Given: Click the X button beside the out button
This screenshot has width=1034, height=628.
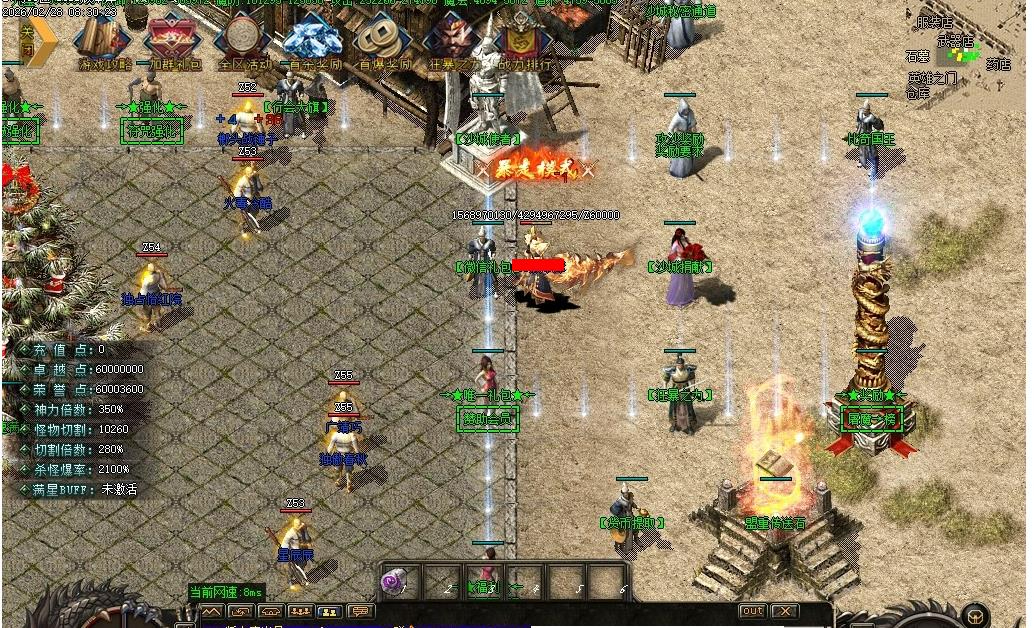Looking at the screenshot, I should click(785, 611).
